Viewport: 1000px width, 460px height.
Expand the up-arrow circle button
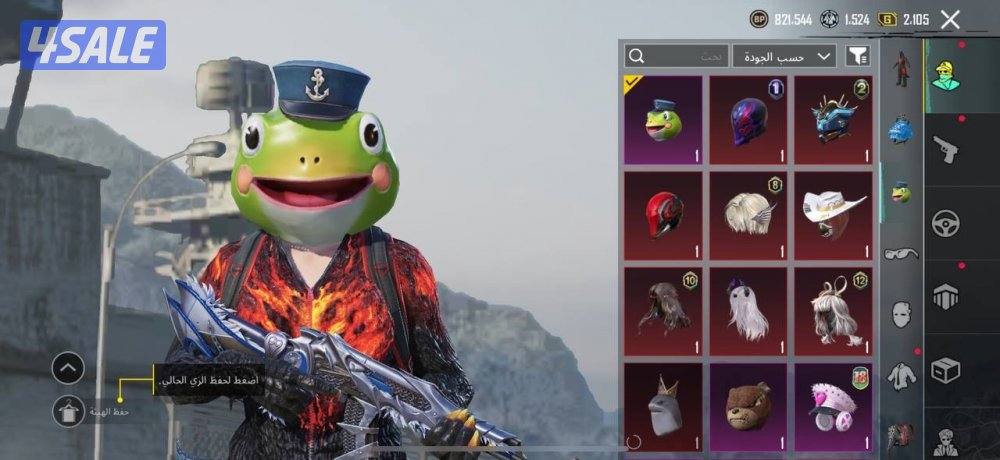point(68,369)
